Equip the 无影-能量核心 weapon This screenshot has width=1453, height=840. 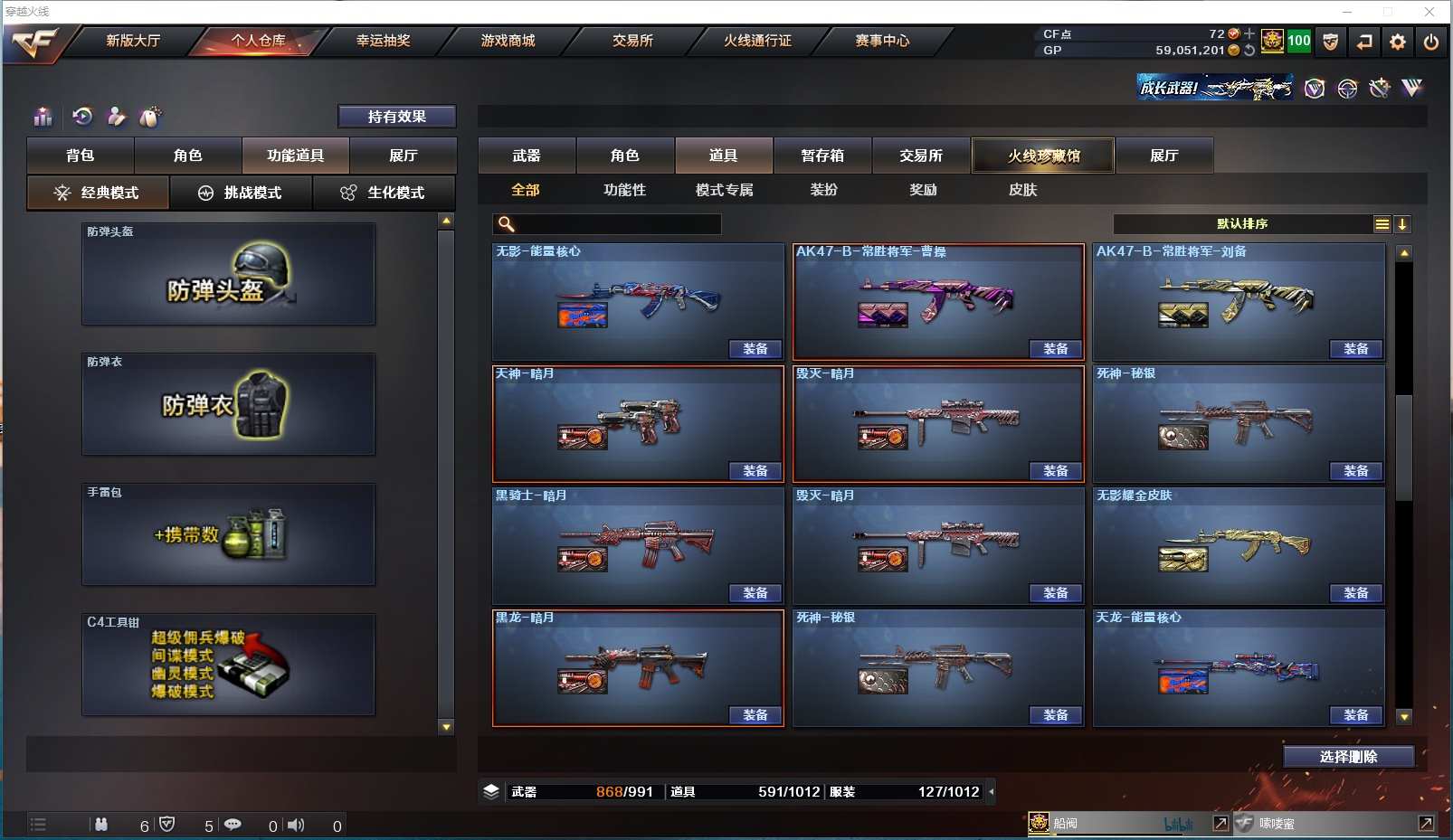point(755,349)
